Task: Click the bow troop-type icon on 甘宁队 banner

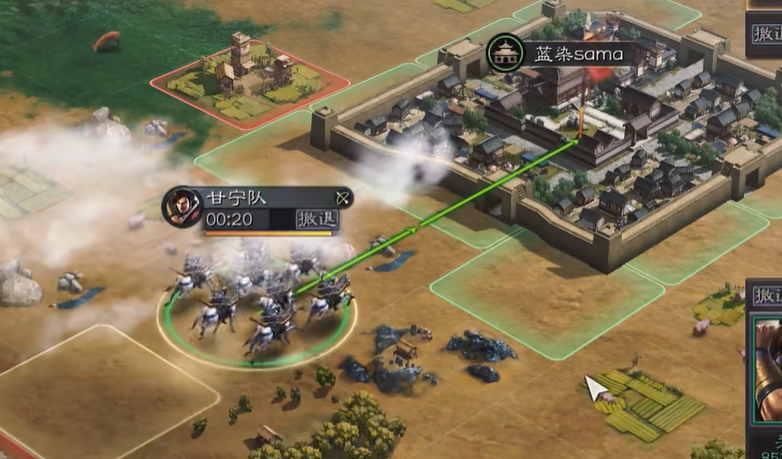Action: point(343,197)
